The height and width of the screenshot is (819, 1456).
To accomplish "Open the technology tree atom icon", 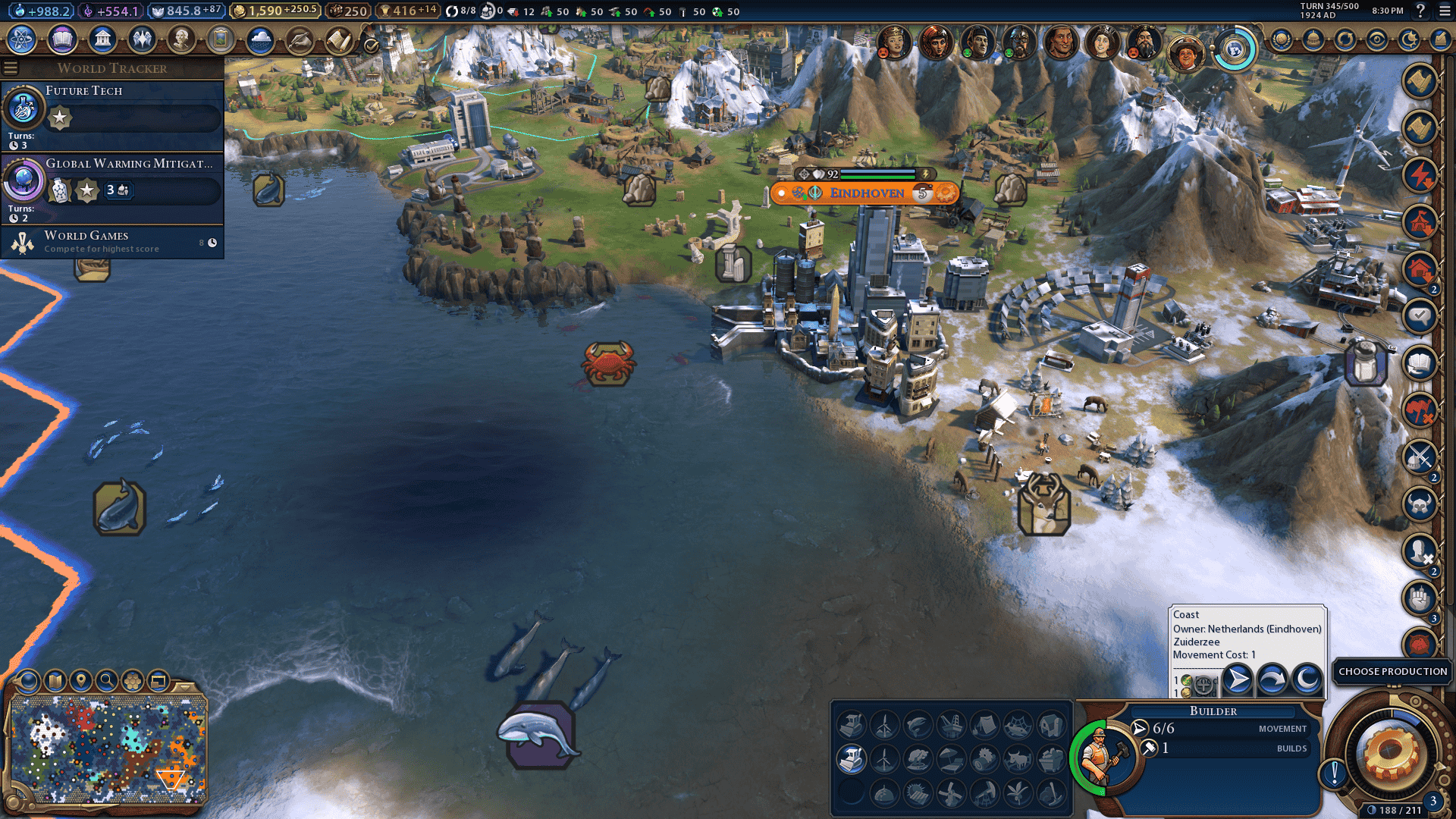I will pos(22,39).
